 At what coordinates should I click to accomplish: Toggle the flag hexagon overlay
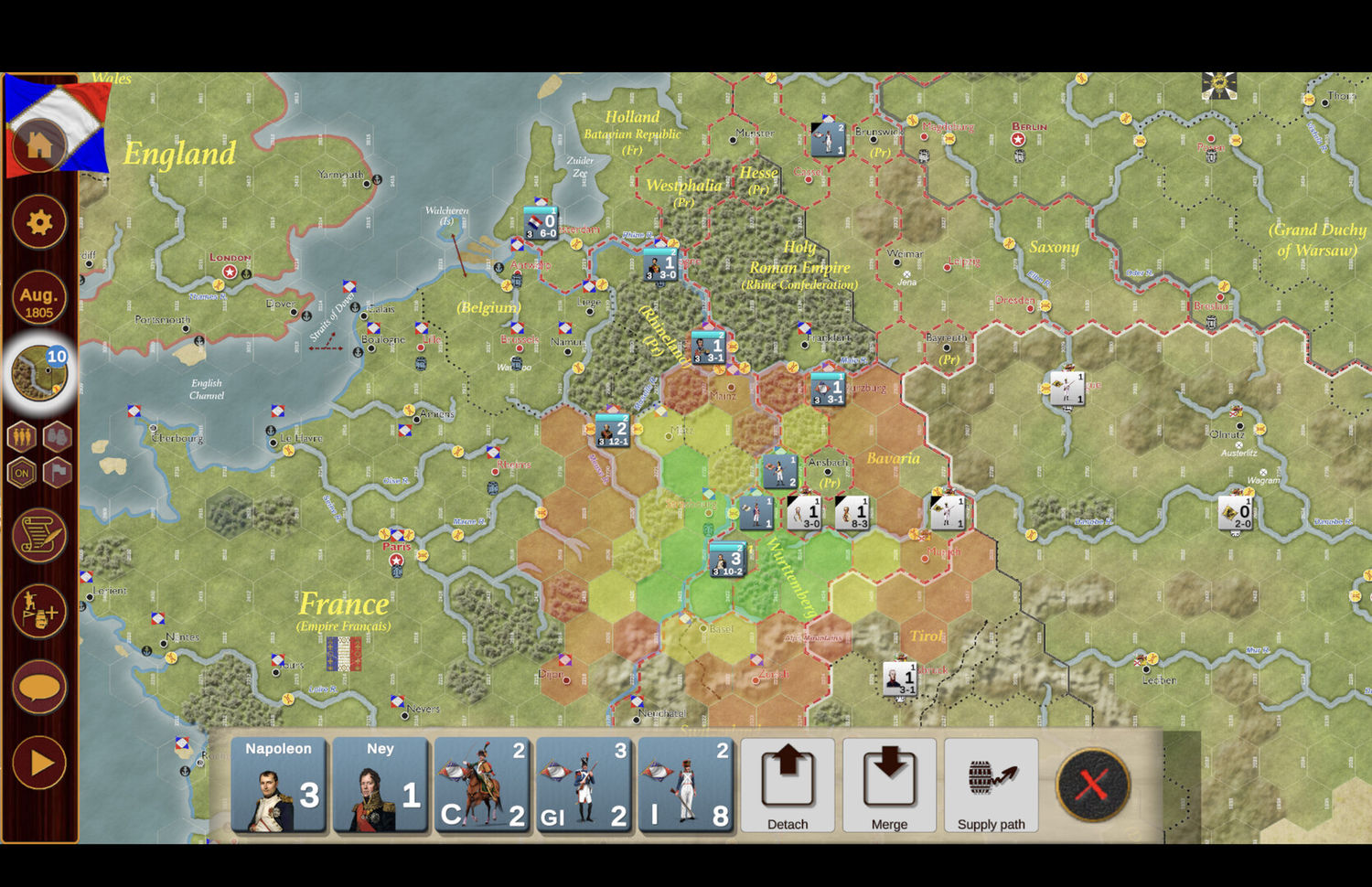click(57, 473)
